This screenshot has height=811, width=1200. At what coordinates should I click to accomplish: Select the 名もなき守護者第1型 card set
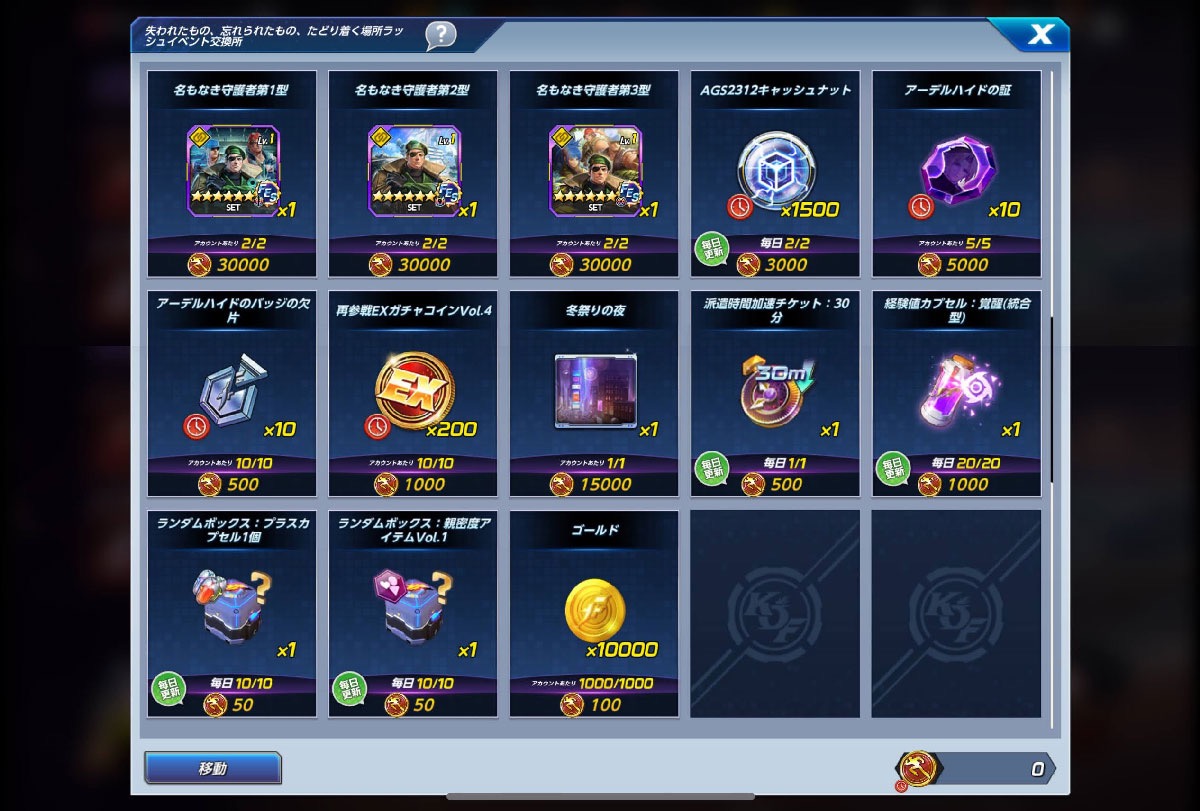(232, 172)
